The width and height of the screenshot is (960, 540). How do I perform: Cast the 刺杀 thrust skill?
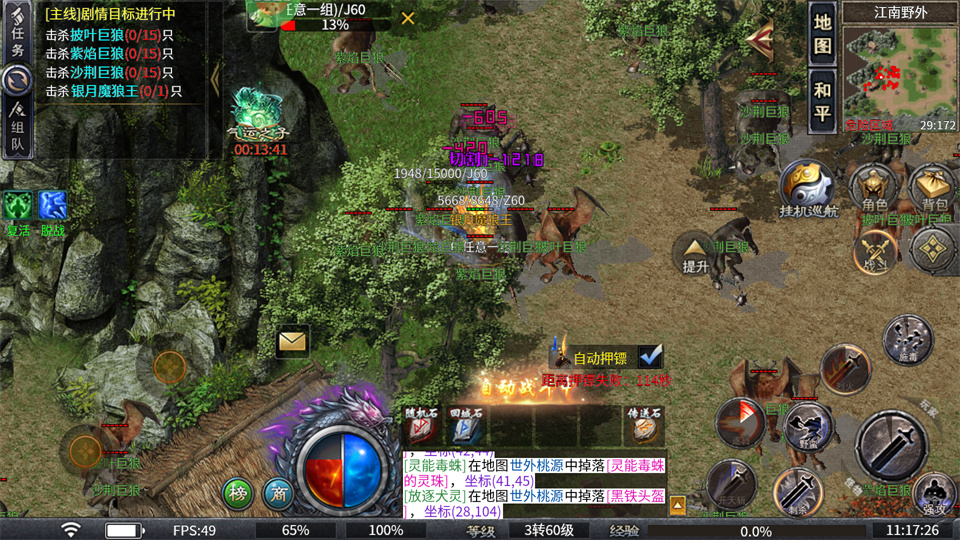click(796, 490)
